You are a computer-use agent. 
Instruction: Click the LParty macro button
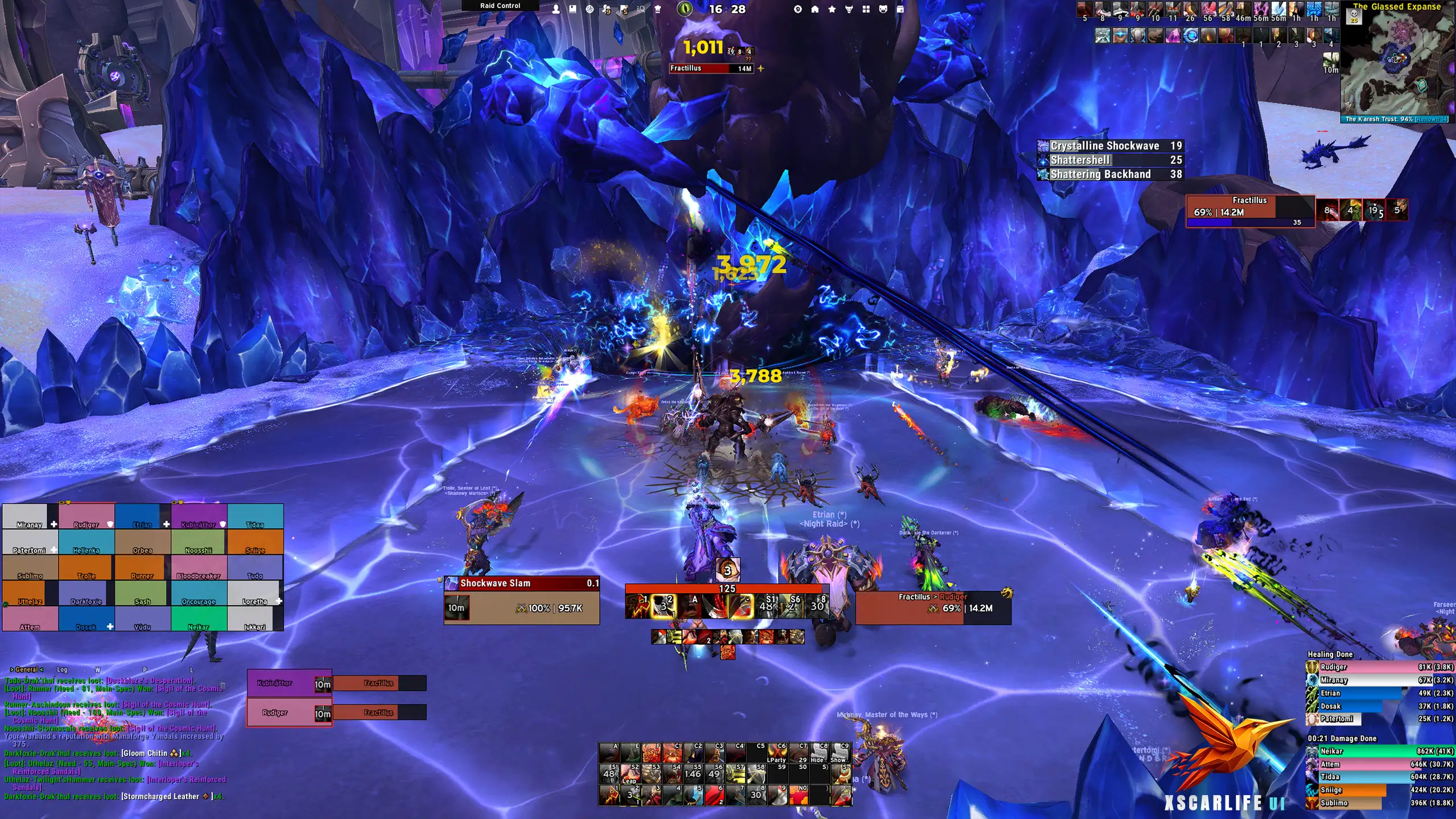(776, 752)
